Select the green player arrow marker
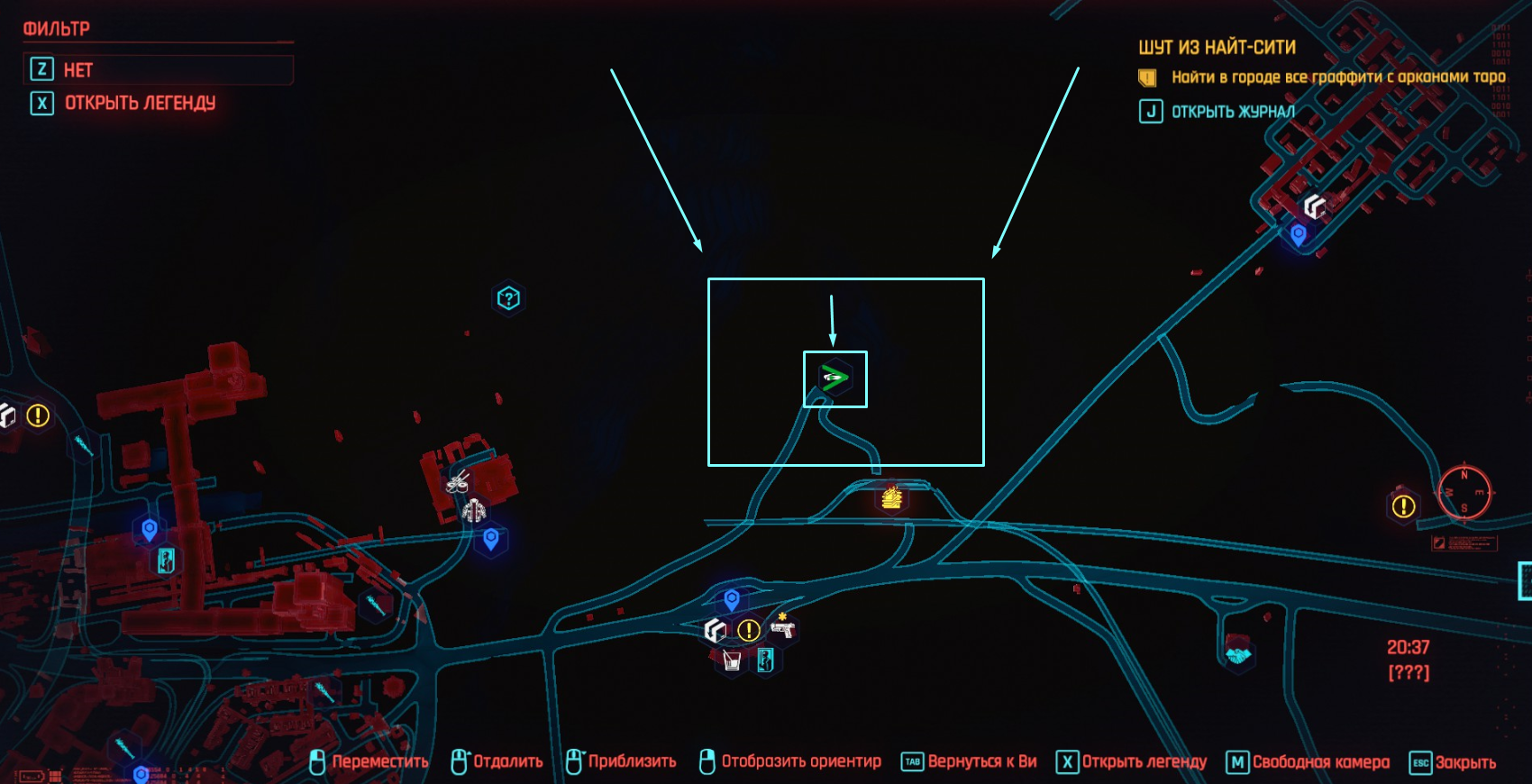Image resolution: width=1532 pixels, height=784 pixels. pos(834,378)
